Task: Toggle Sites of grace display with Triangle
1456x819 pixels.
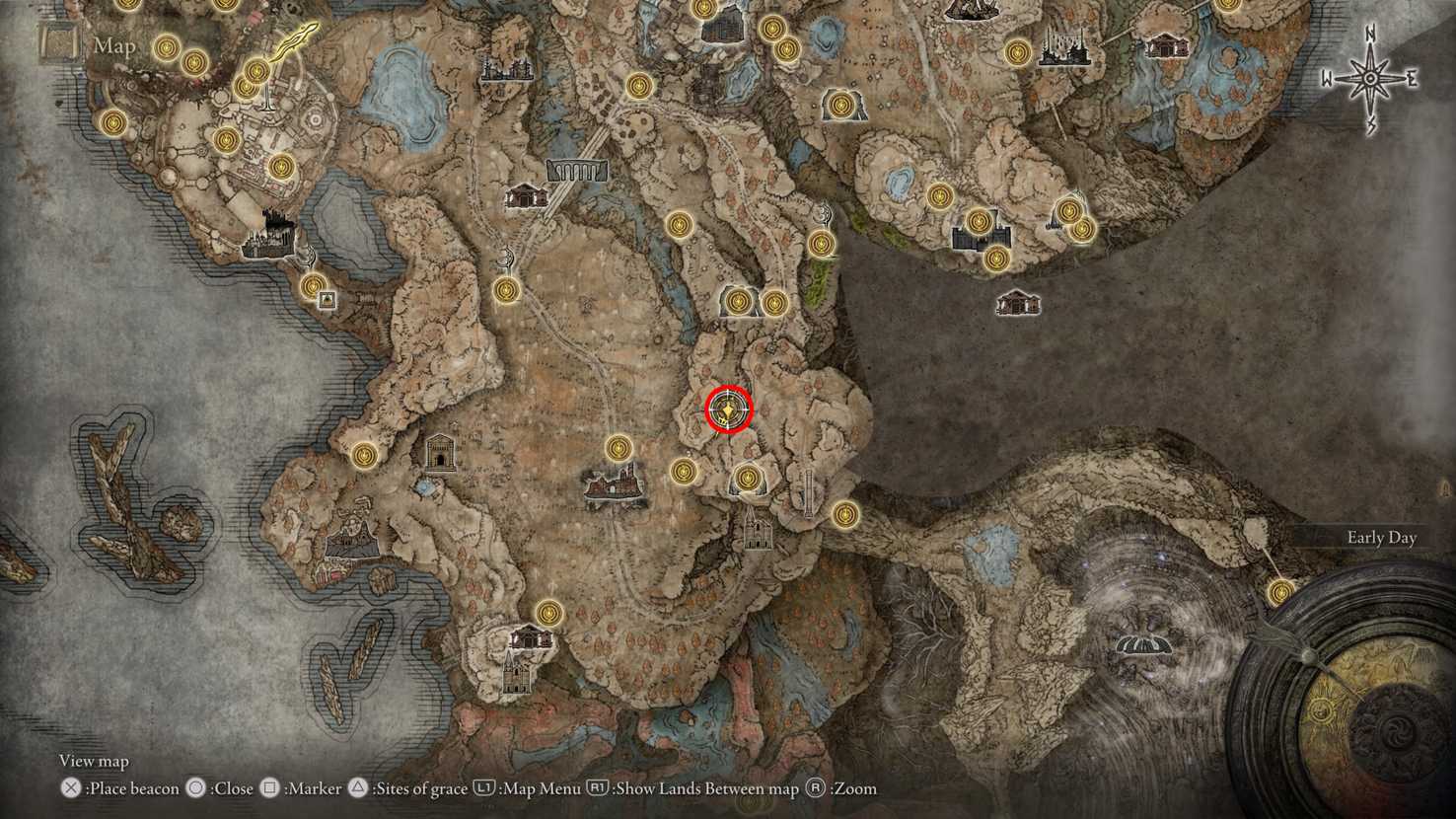Action: tap(358, 788)
